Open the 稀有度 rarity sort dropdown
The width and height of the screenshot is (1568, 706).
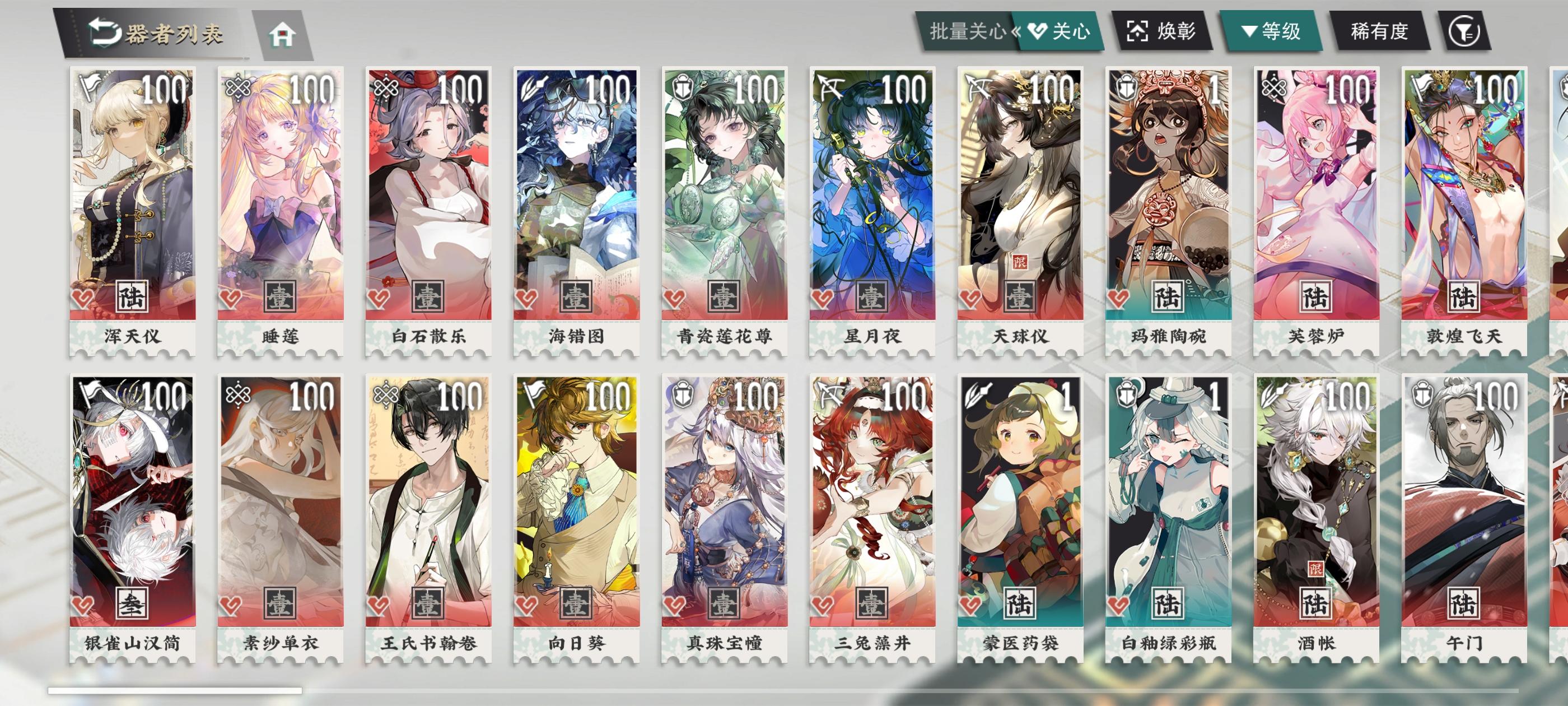(1380, 34)
